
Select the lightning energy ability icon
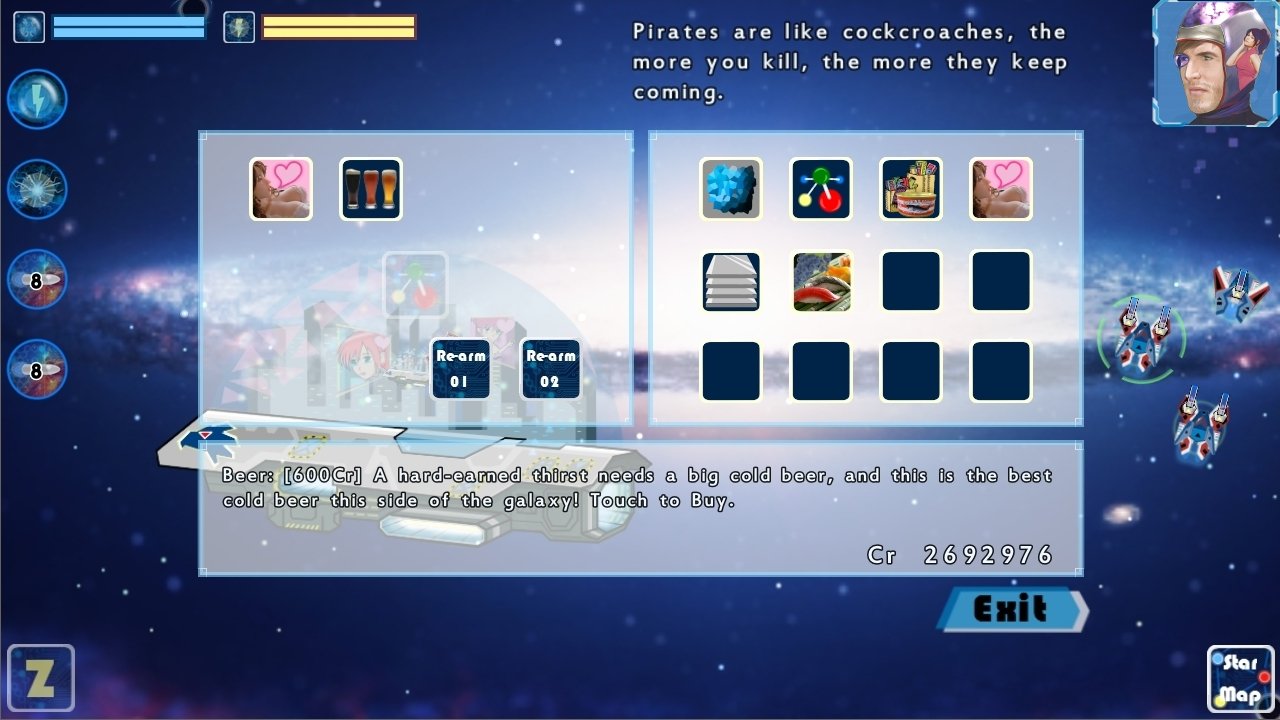click(x=37, y=100)
